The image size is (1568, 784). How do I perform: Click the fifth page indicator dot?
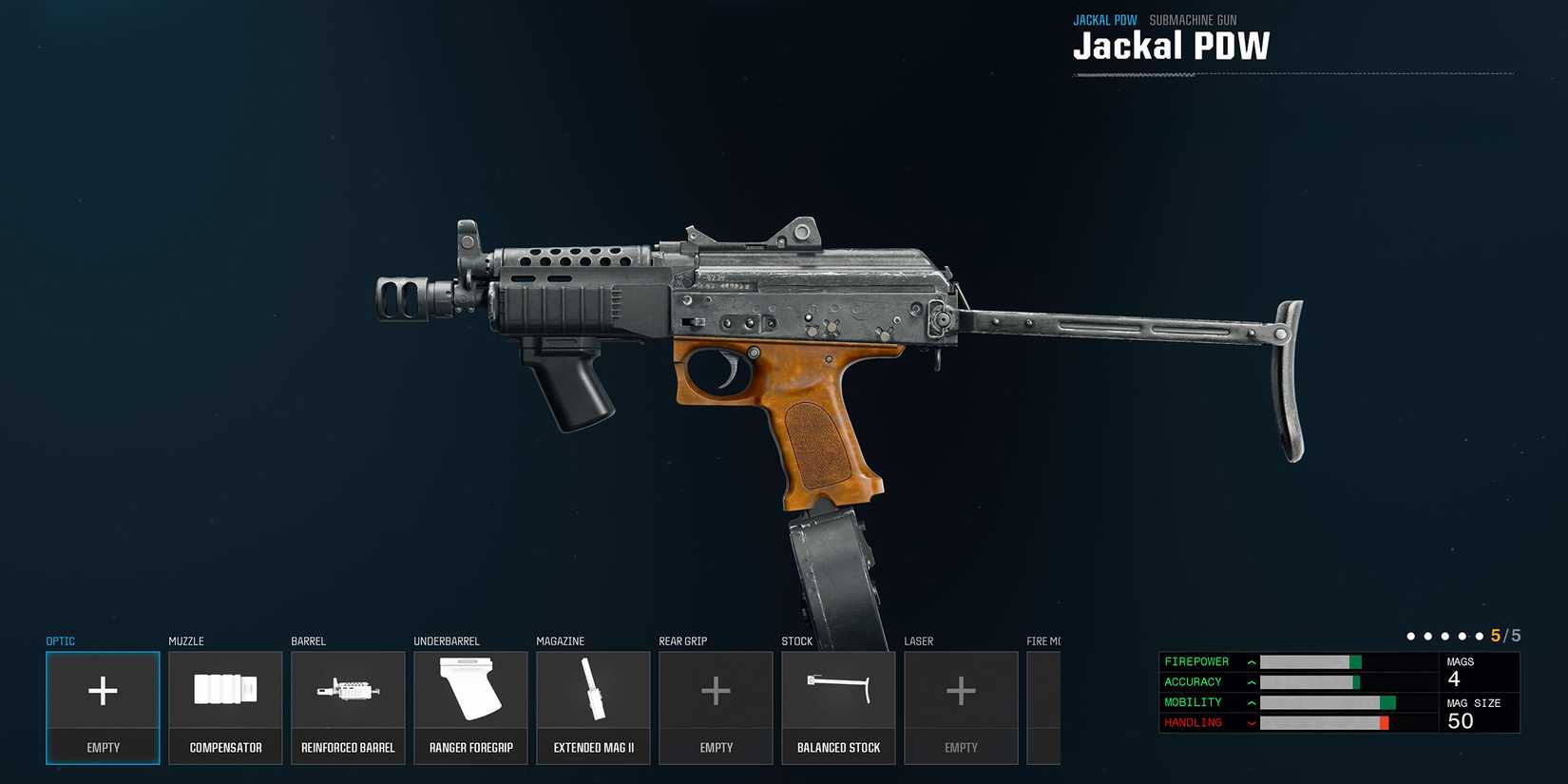[x=1481, y=636]
